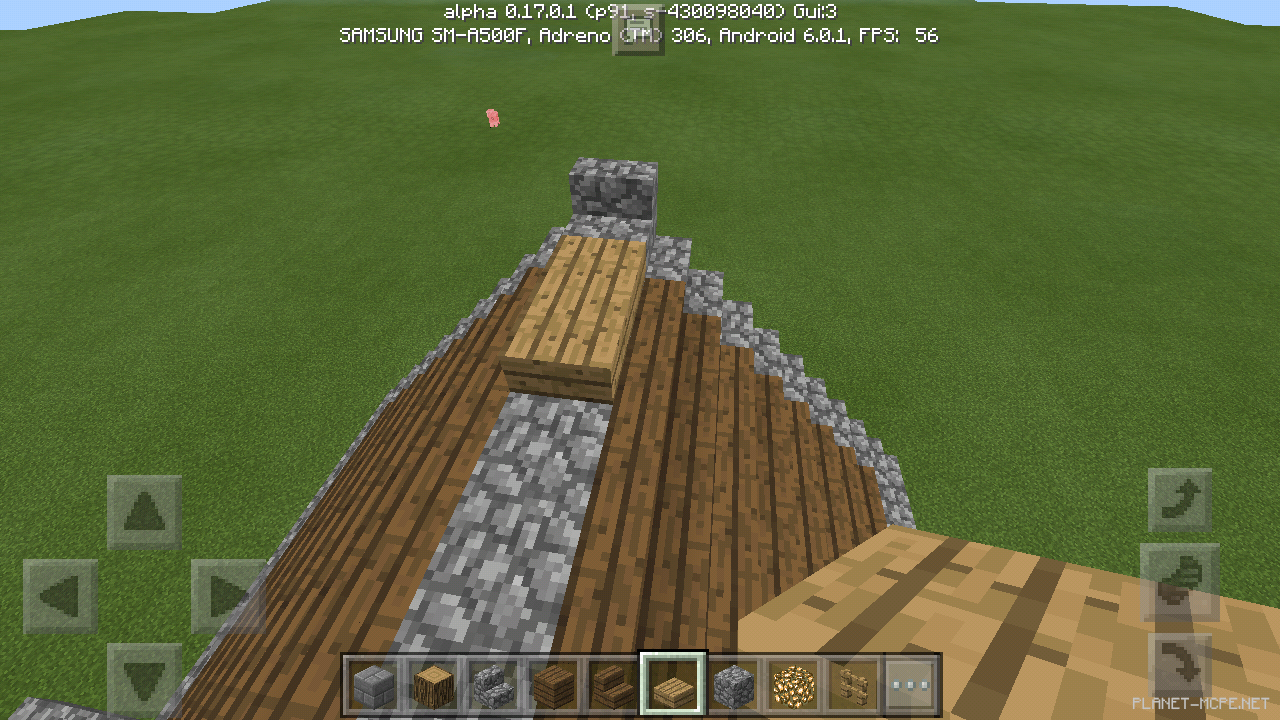
Task: Select the ladder item in hotbar
Action: (x=853, y=681)
